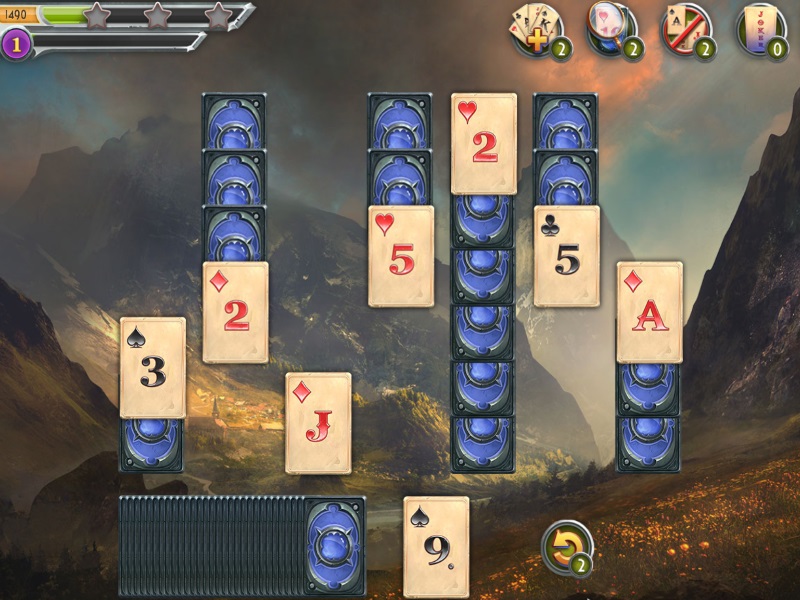The image size is (800, 600).
Task: Select the Joker card bonus
Action: pos(760,28)
